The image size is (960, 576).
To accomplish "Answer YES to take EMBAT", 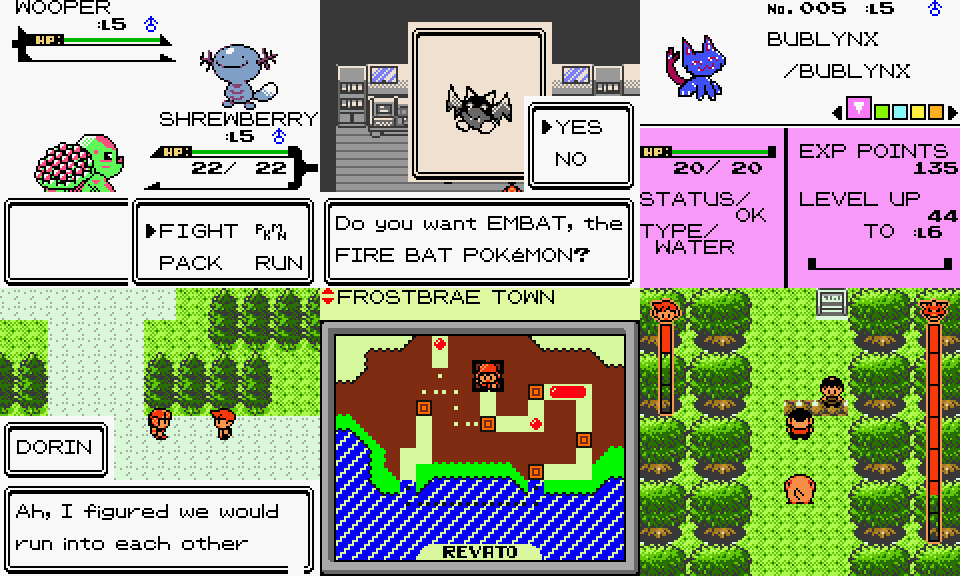I will (x=579, y=127).
